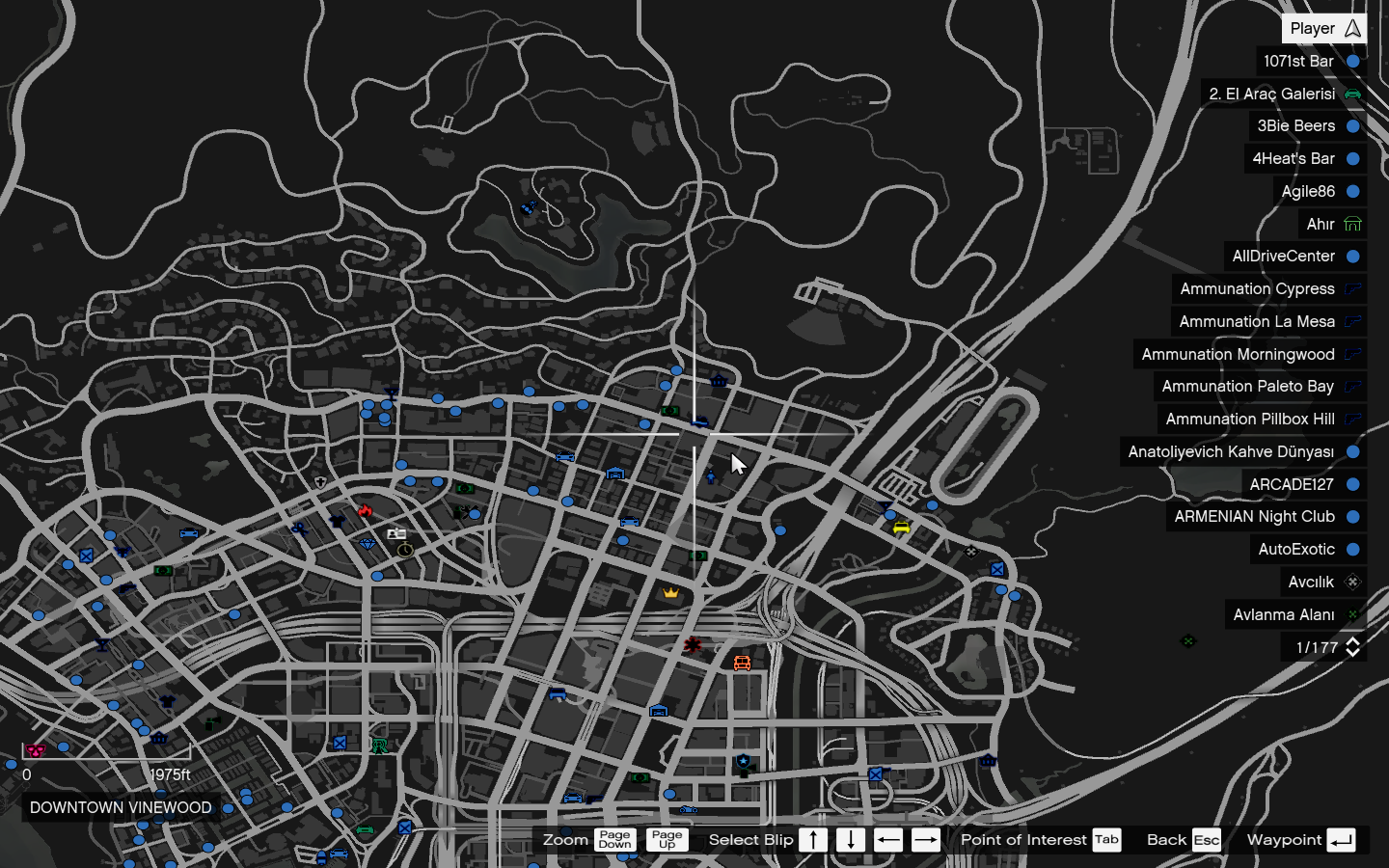This screenshot has width=1389, height=868.
Task: Choose the Avlanma Alanı legend entry
Action: 1294,615
